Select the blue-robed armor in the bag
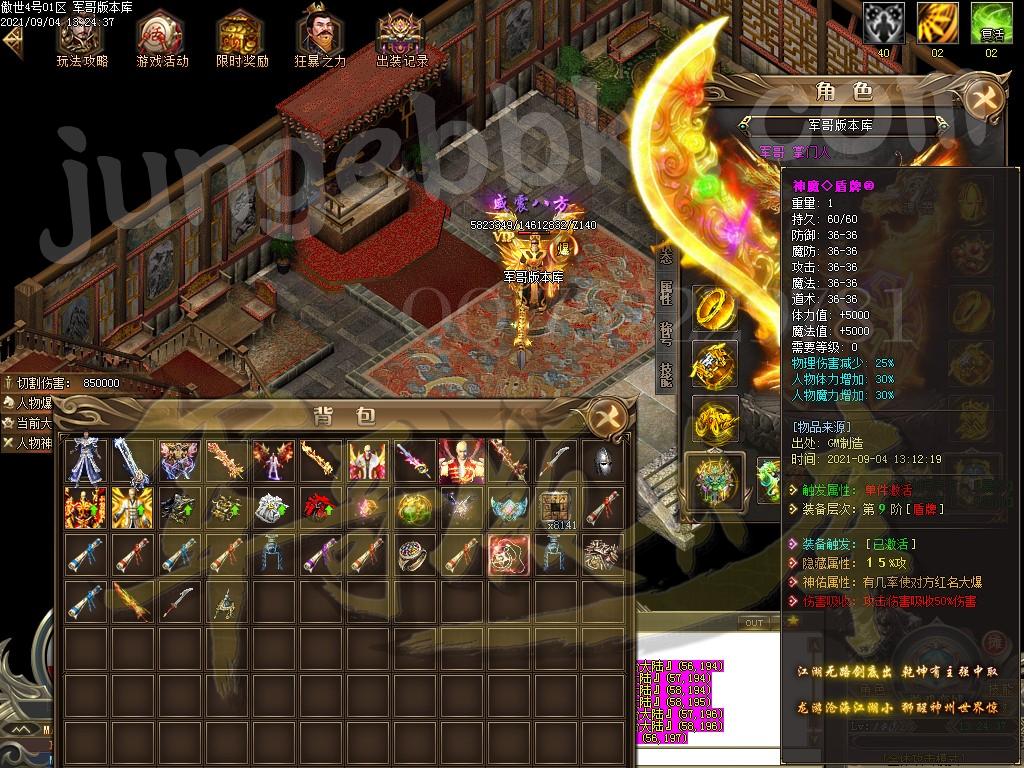This screenshot has height=768, width=1024. pyautogui.click(x=84, y=461)
